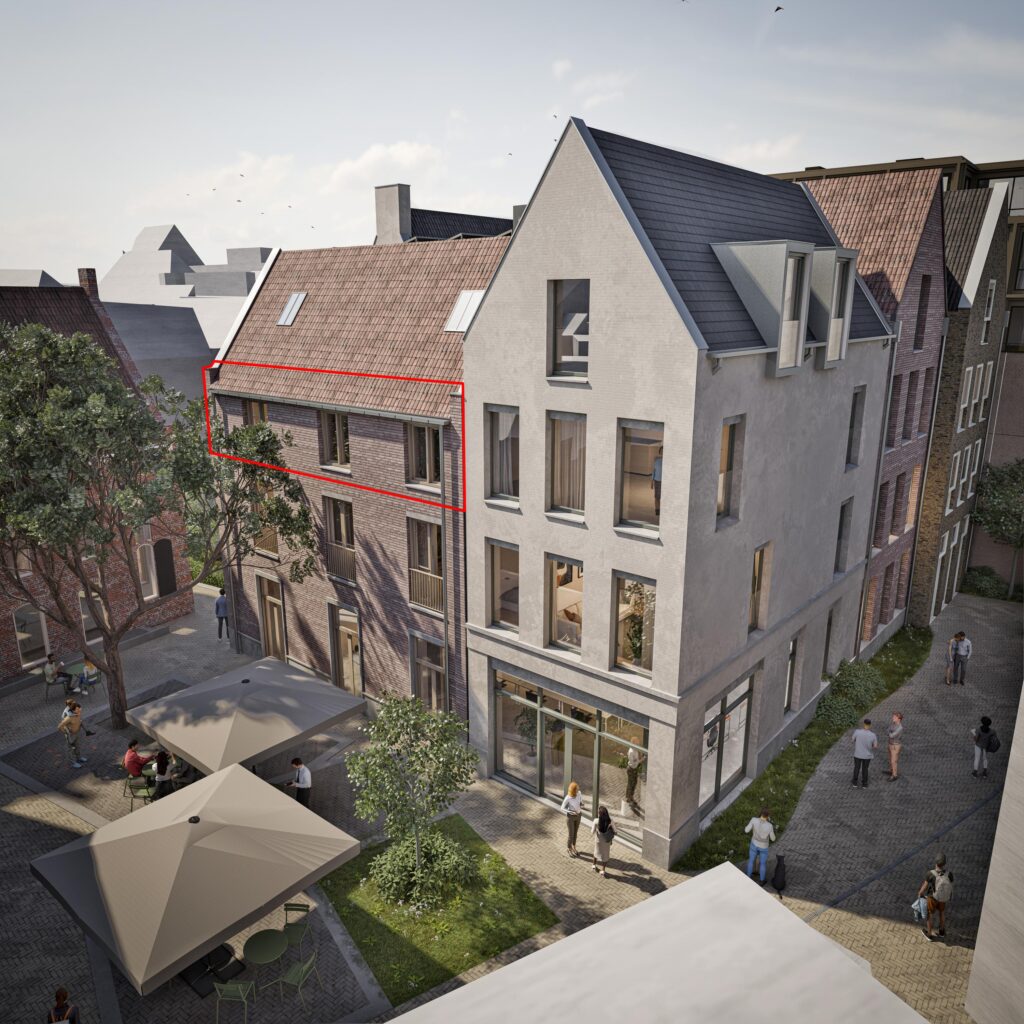Select the red-outlined top floor apartment
This screenshot has width=1024, height=1024.
335,435
